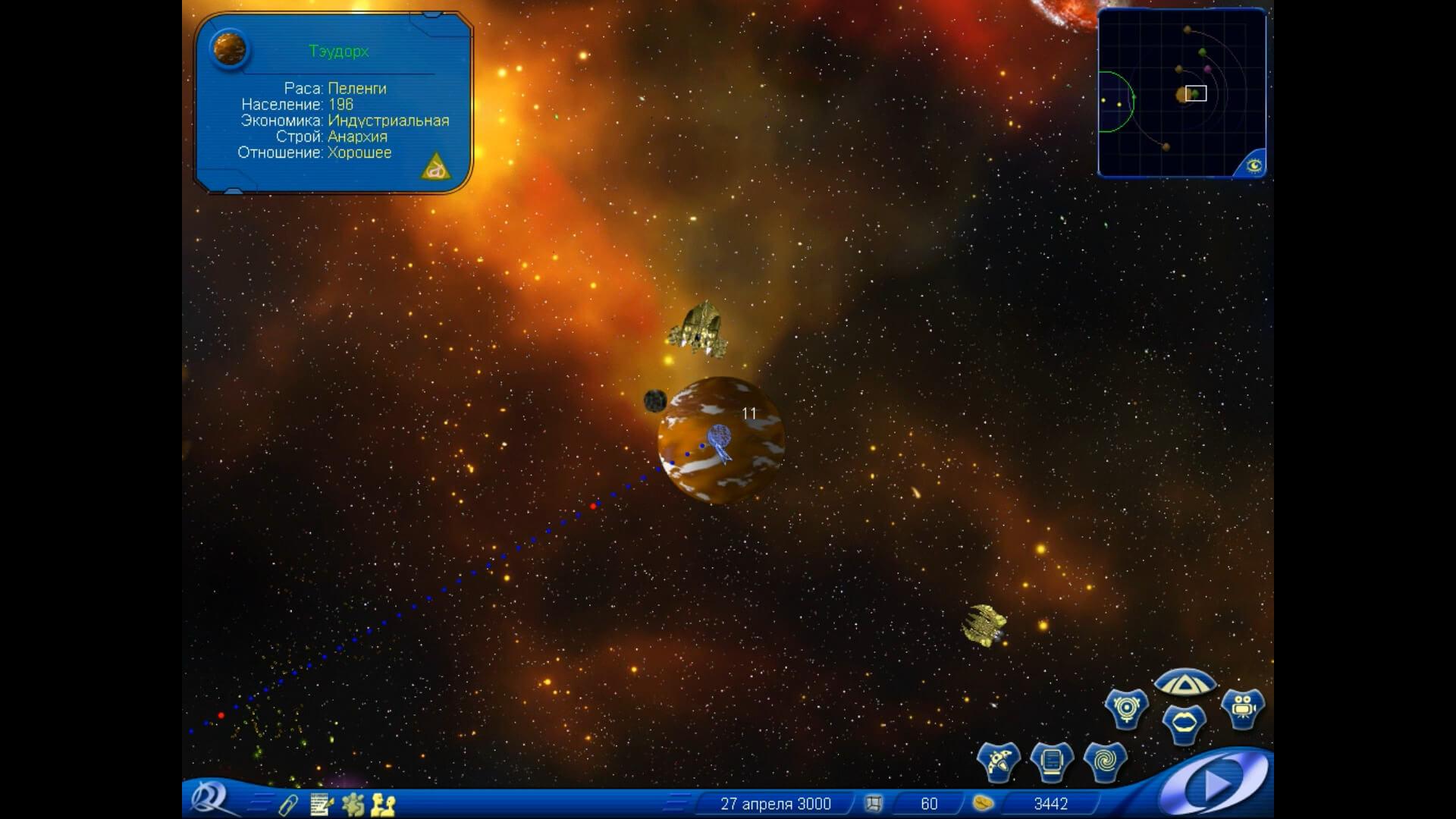Viewport: 1456px width, 819px height.
Task: Open the main menu via the R logo
Action: 208,799
